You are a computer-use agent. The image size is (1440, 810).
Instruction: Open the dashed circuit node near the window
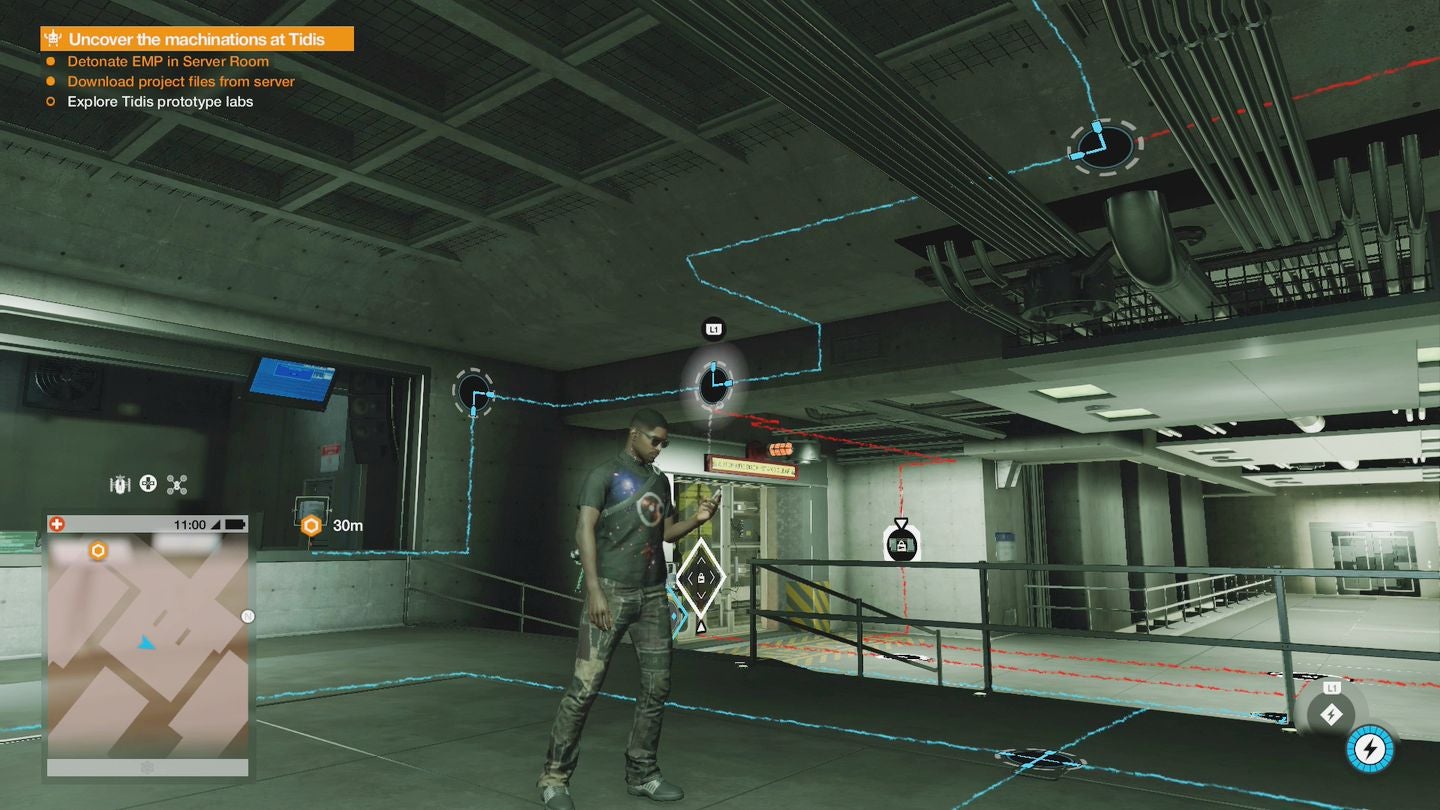point(472,392)
